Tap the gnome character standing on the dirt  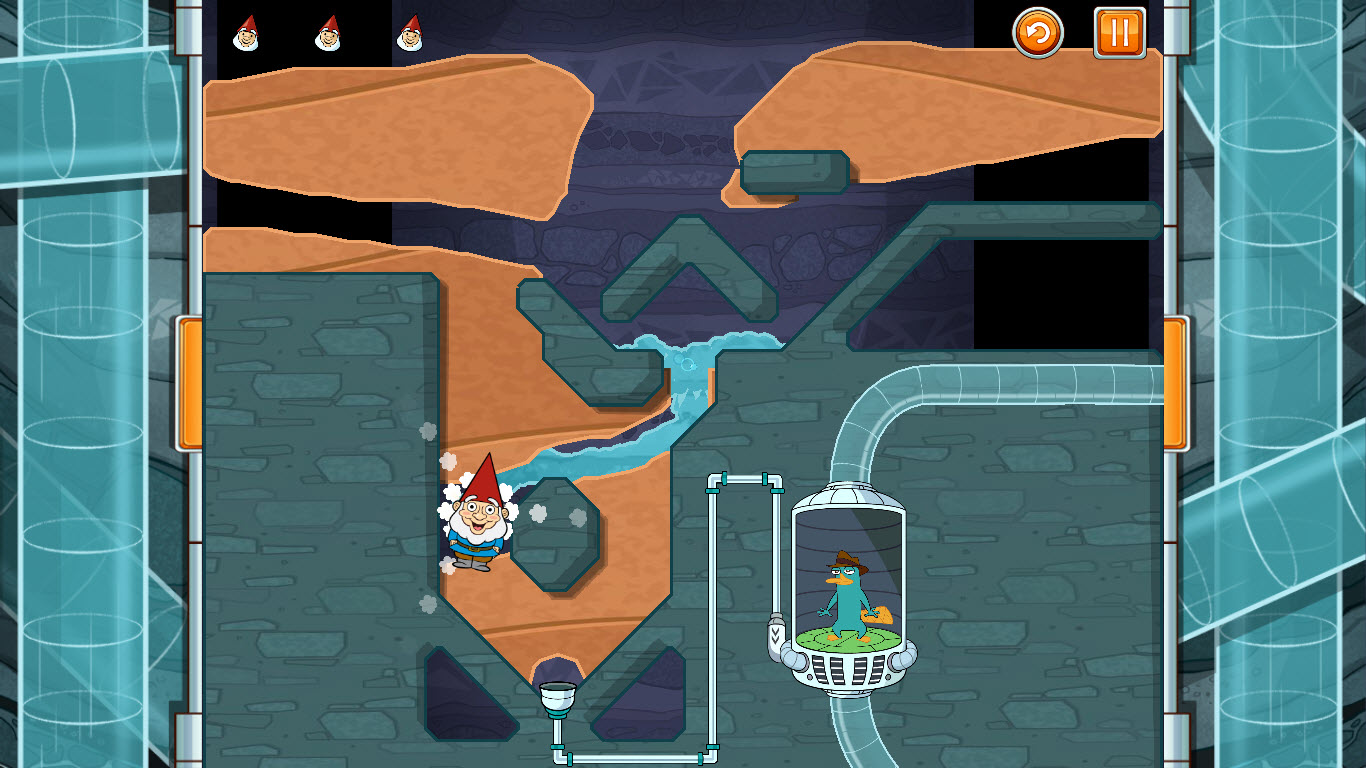(x=478, y=527)
